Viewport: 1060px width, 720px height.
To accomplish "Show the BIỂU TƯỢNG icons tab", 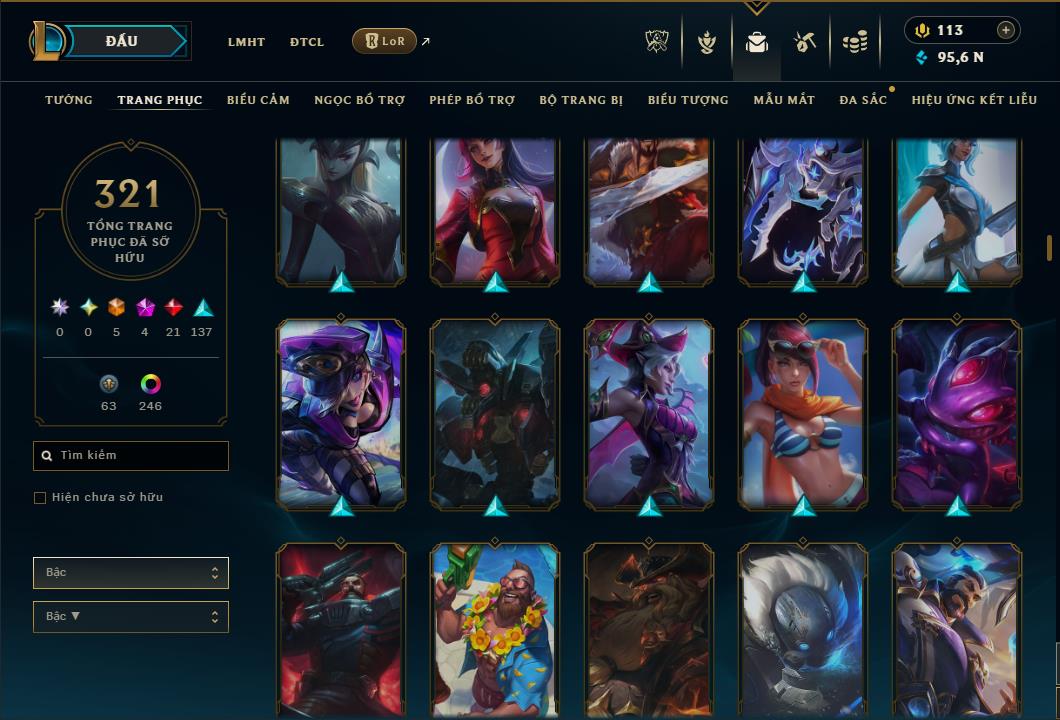I will tap(688, 100).
